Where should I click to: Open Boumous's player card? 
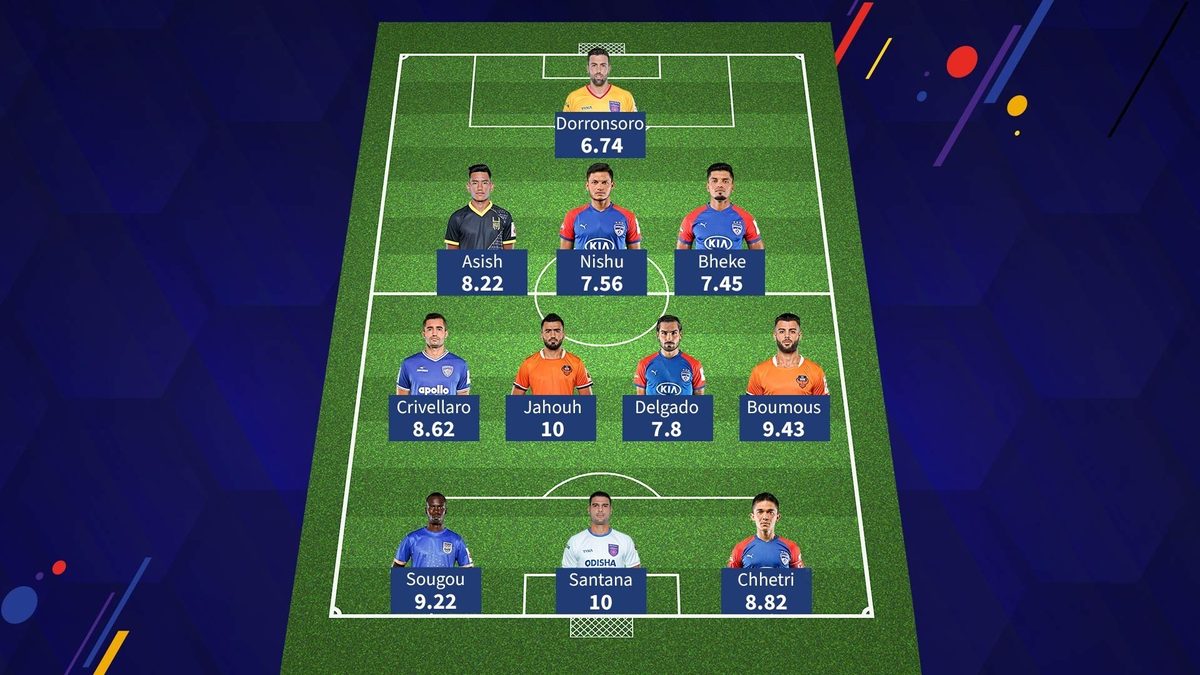coord(785,418)
